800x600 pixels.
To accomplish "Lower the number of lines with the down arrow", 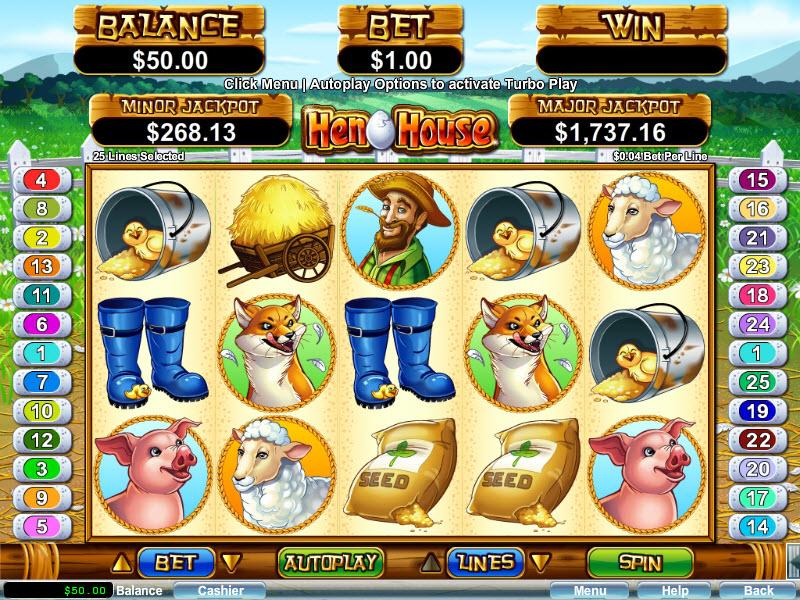I will click(539, 562).
